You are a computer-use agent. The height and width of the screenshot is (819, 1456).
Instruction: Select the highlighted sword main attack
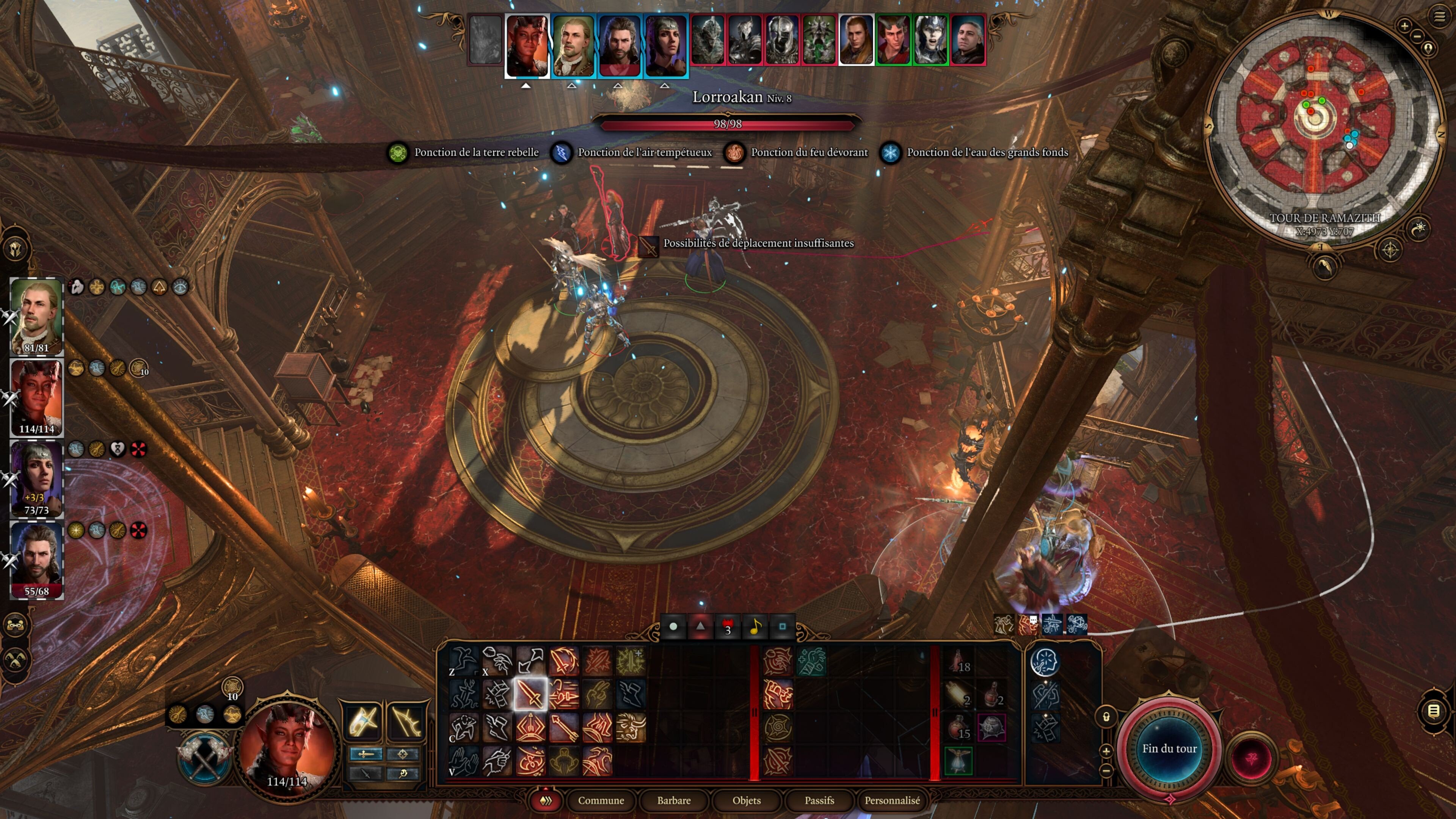pos(530,694)
